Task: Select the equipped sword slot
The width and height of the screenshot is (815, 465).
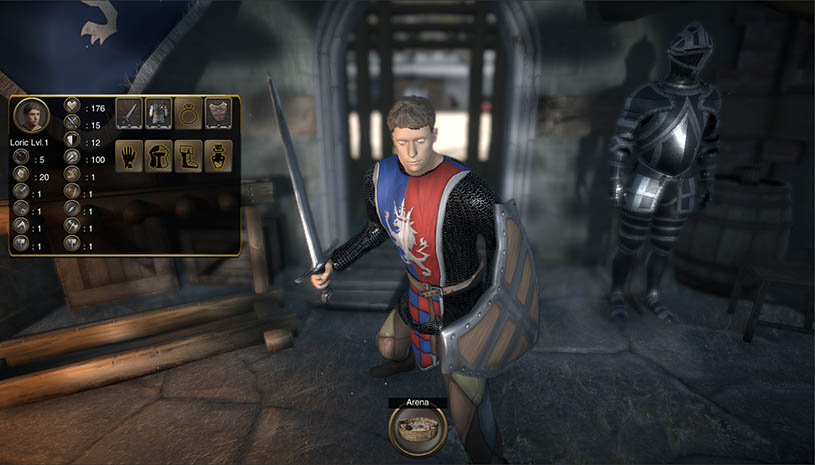Action: click(x=129, y=113)
